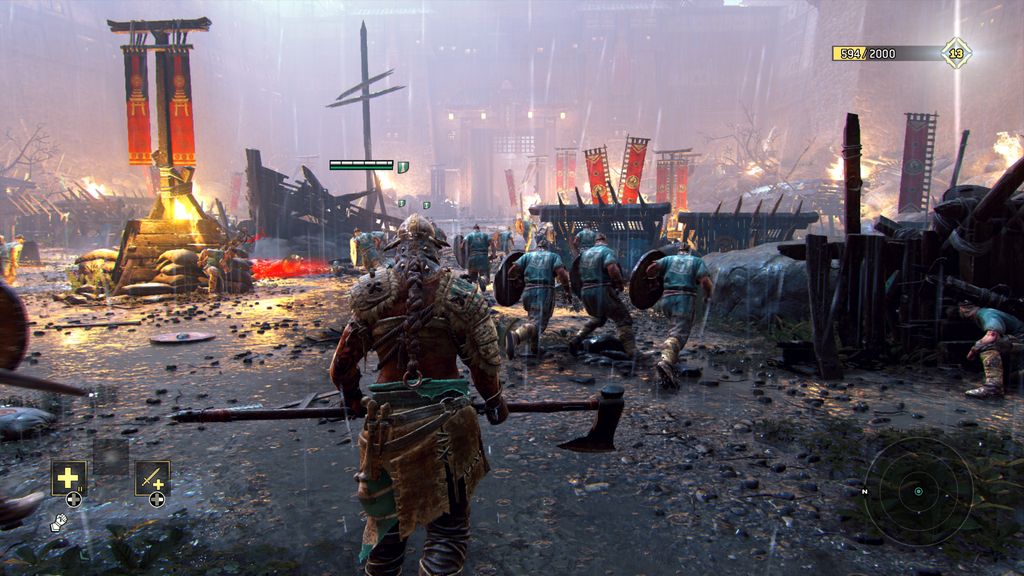
Task: Activate the yellow healing cross feat
Action: pyautogui.click(x=69, y=478)
